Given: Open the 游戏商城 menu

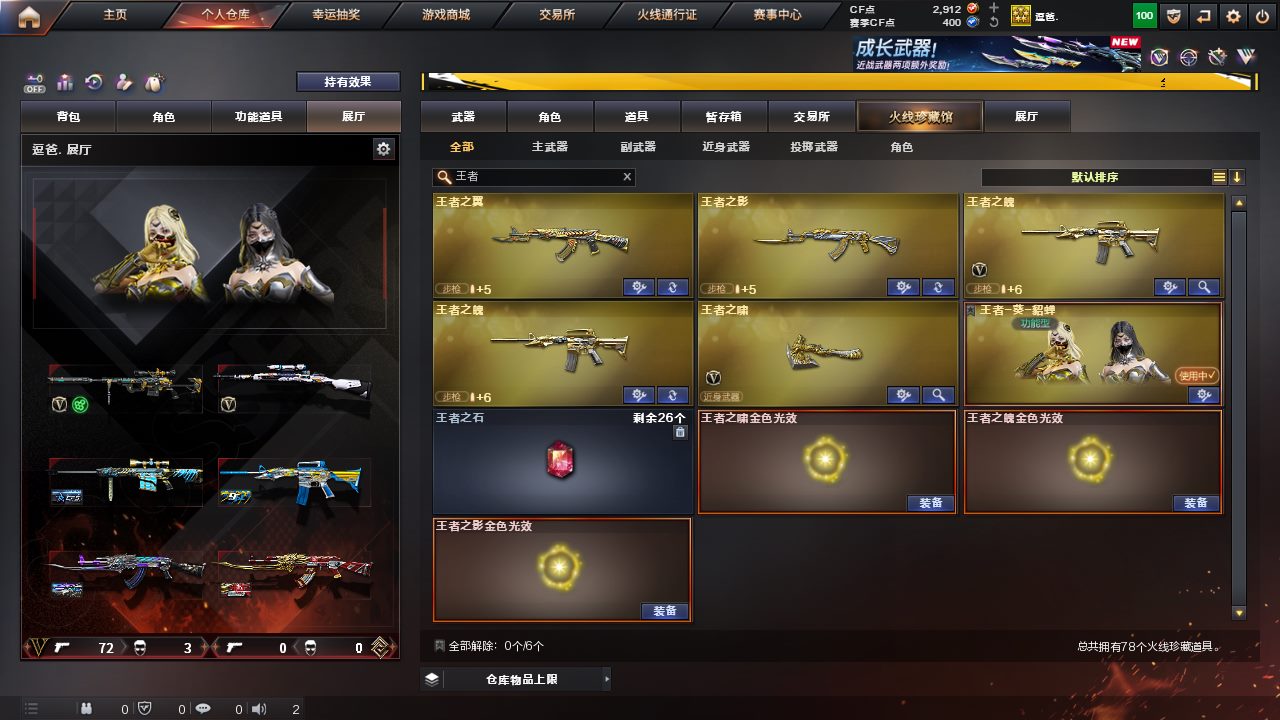Looking at the screenshot, I should (446, 15).
